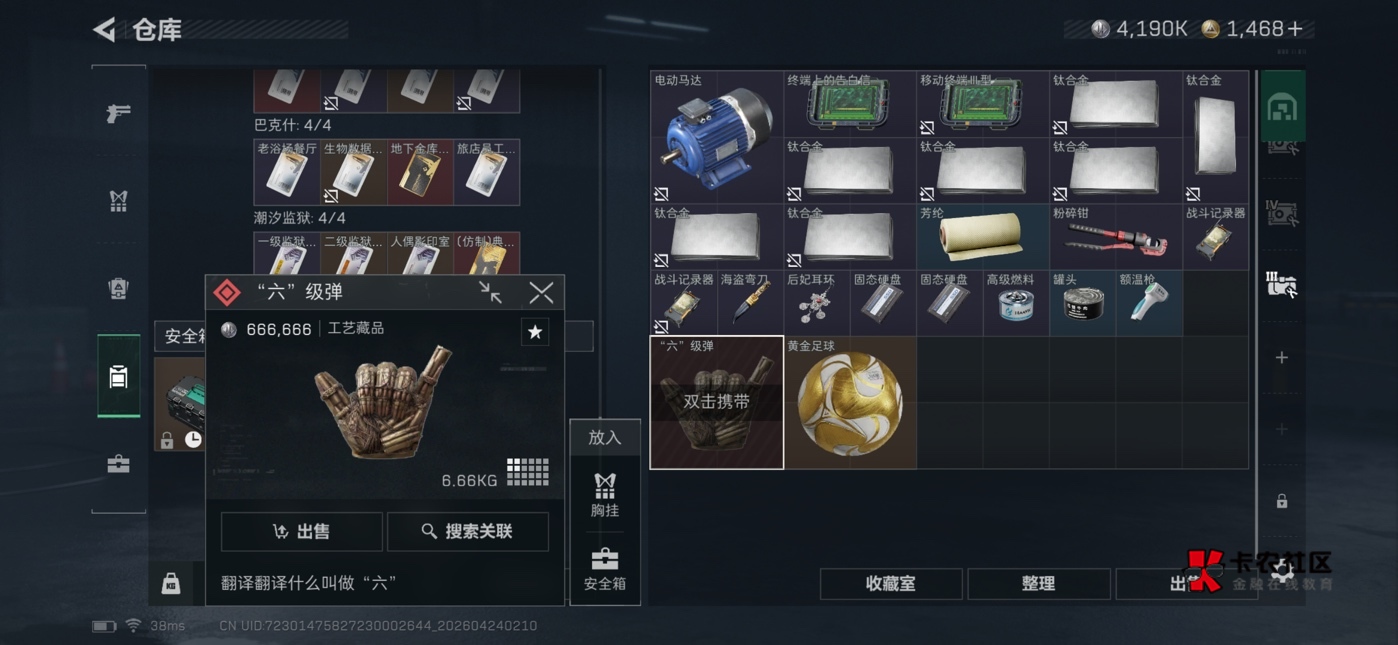1398x645 pixels.
Task: Go back using the warehouse back arrow
Action: pyautogui.click(x=104, y=30)
